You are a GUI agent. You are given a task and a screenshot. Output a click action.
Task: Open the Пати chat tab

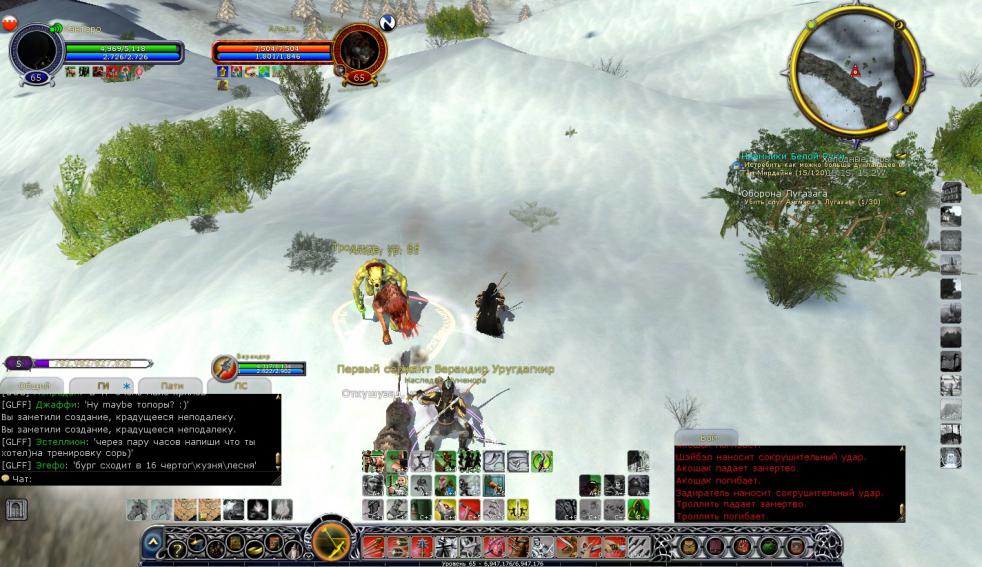171,385
